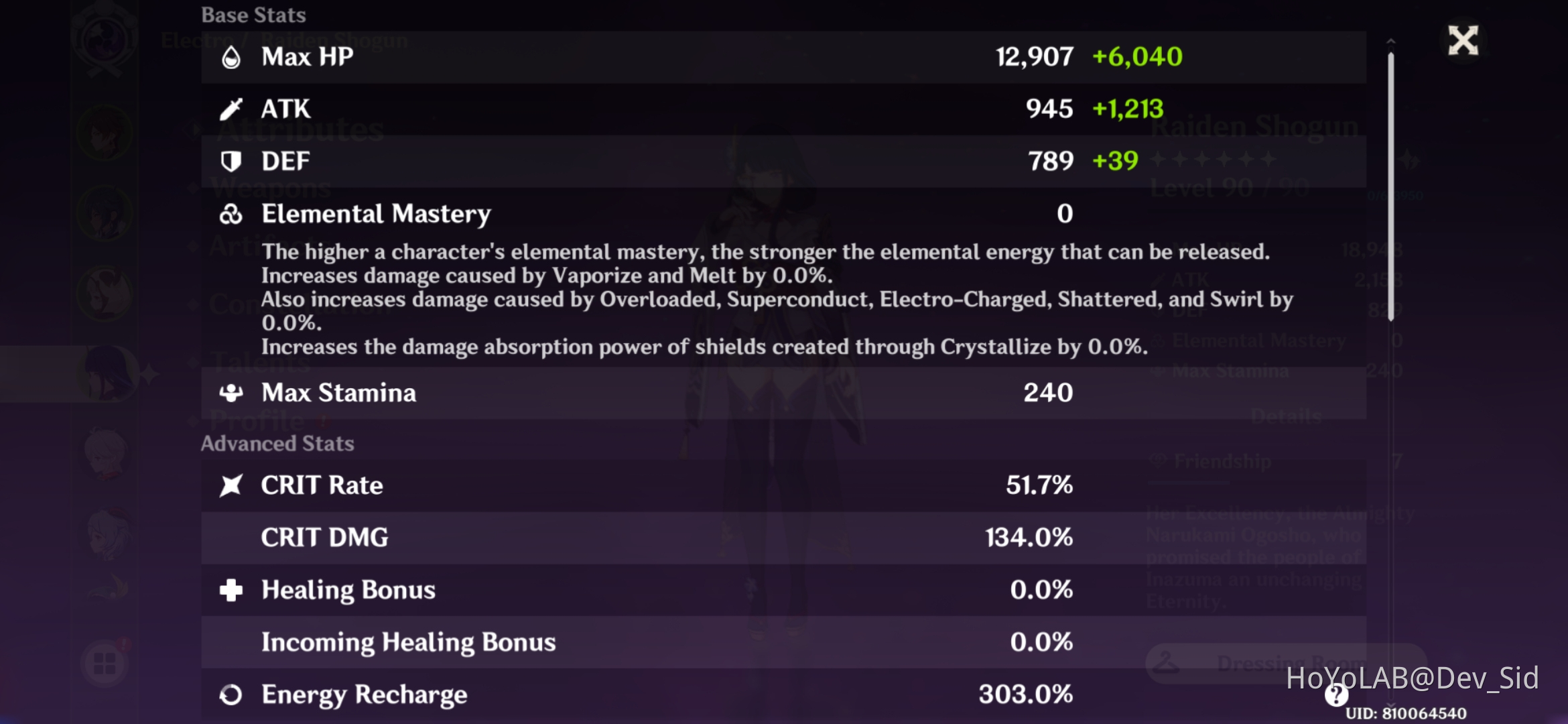Click the party setup grid icon with notification badge
Image resolution: width=1568 pixels, height=724 pixels.
click(104, 664)
